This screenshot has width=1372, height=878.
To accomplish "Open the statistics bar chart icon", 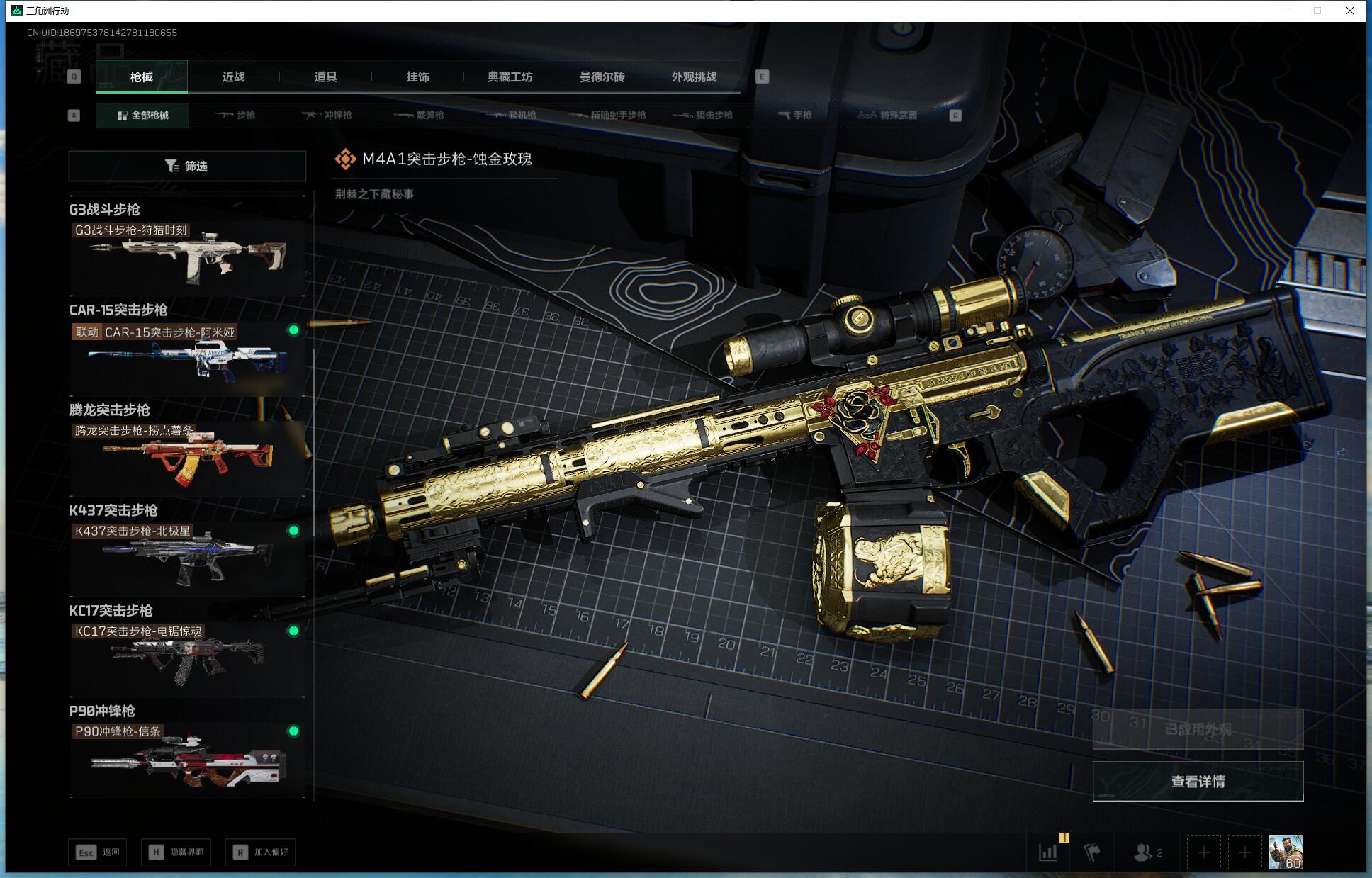I will [x=1048, y=852].
